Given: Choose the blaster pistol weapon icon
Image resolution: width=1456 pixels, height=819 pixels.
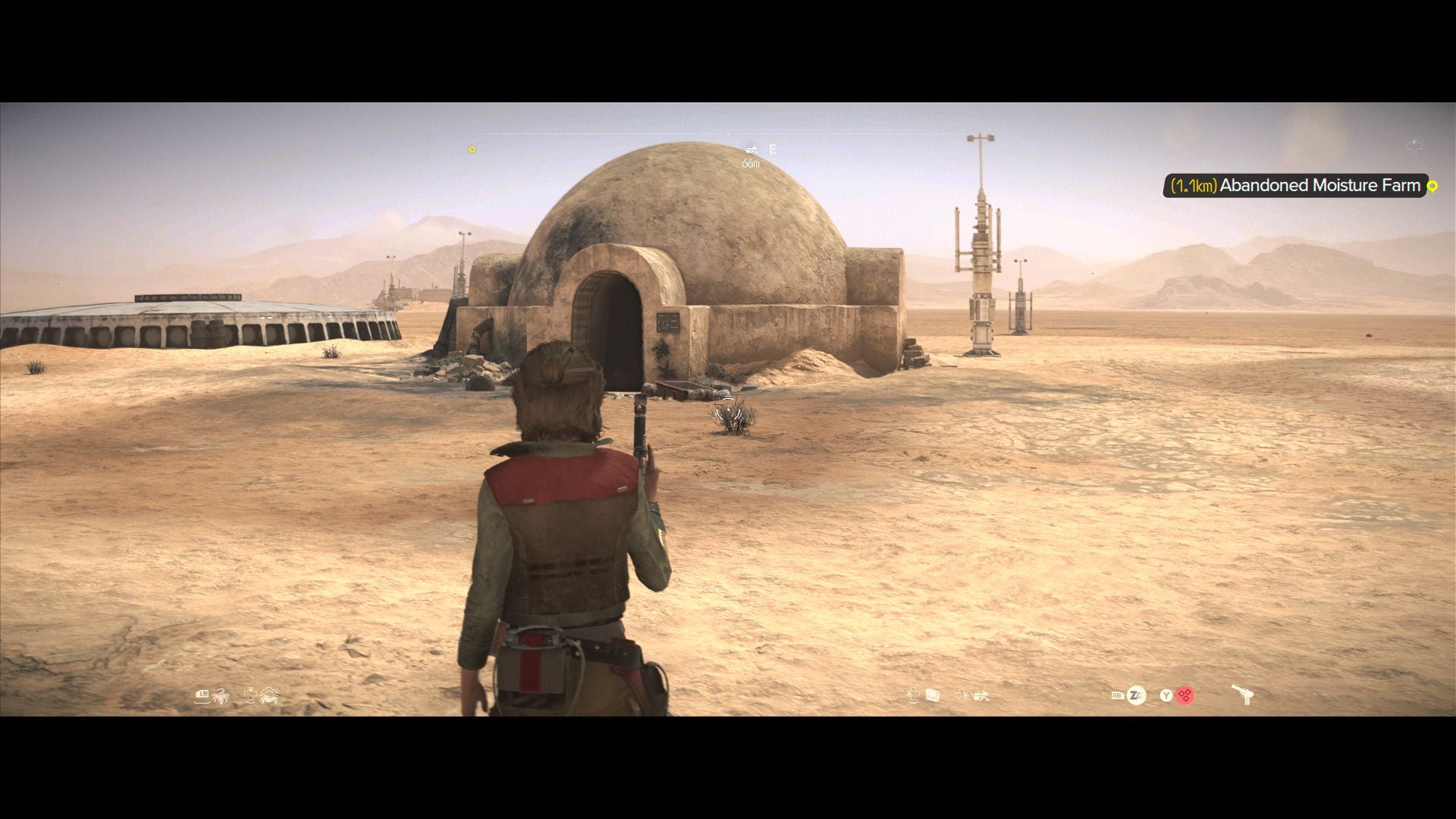Looking at the screenshot, I should click(x=1241, y=695).
